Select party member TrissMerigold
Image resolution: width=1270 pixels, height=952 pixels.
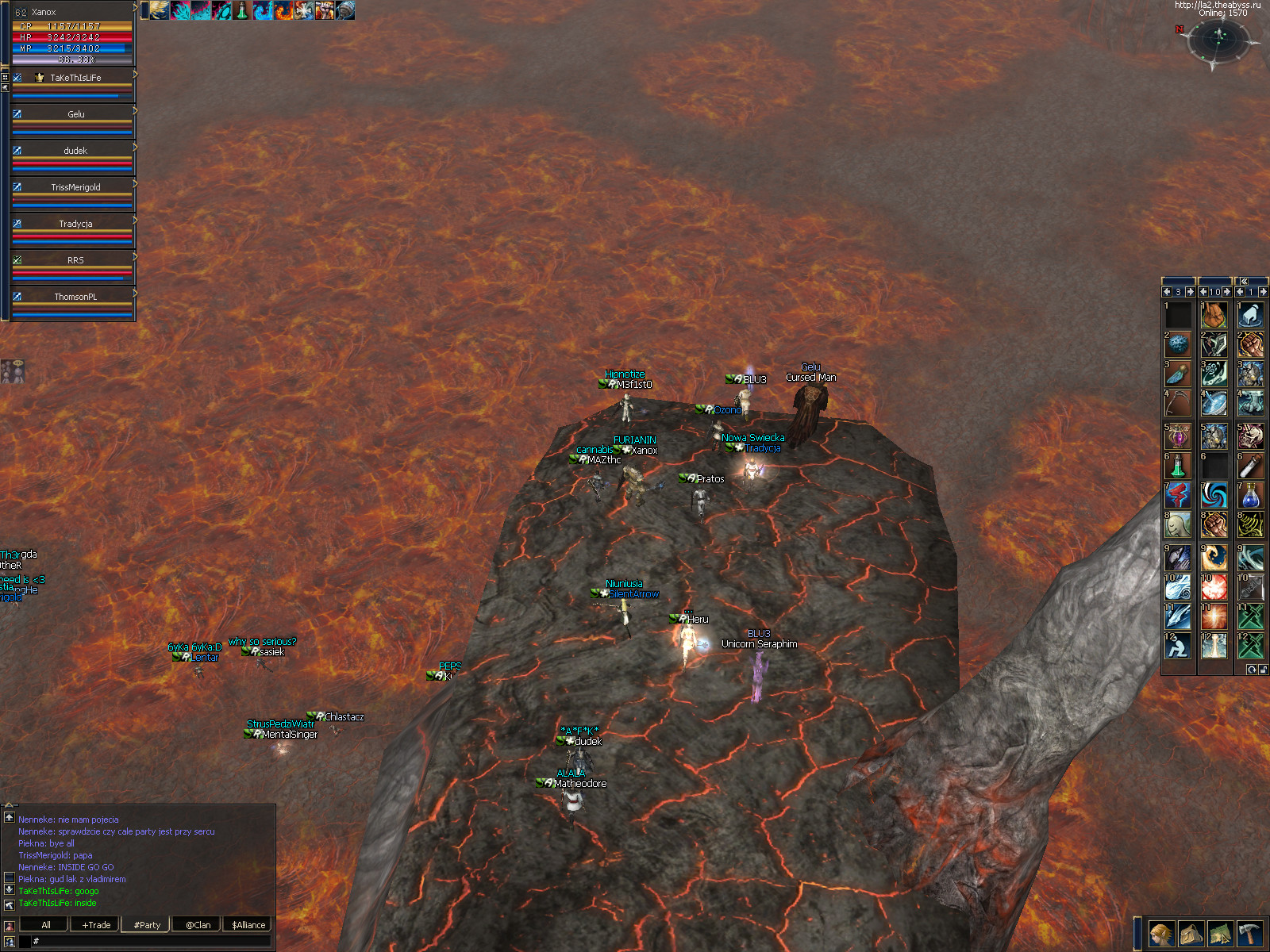tap(75, 187)
